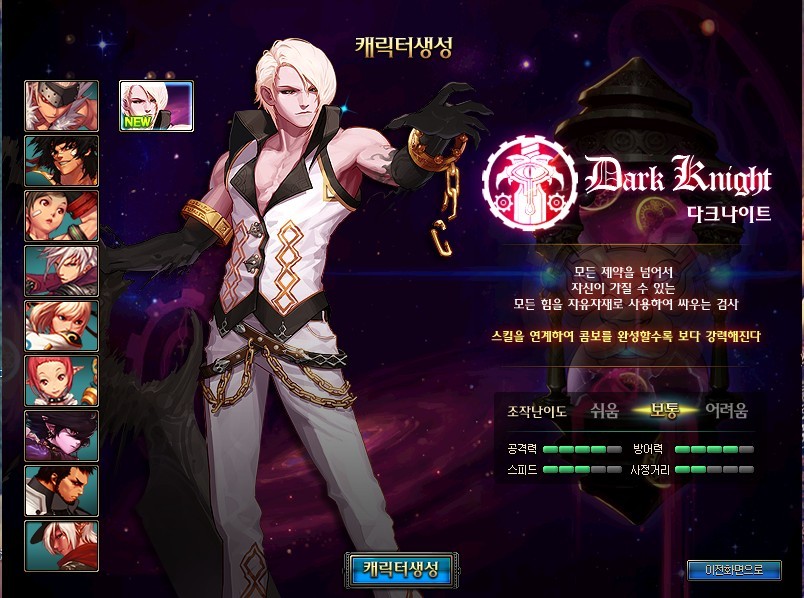804x598 pixels.
Task: Pick the bearded black-haired priest portrait
Action: 61,491
